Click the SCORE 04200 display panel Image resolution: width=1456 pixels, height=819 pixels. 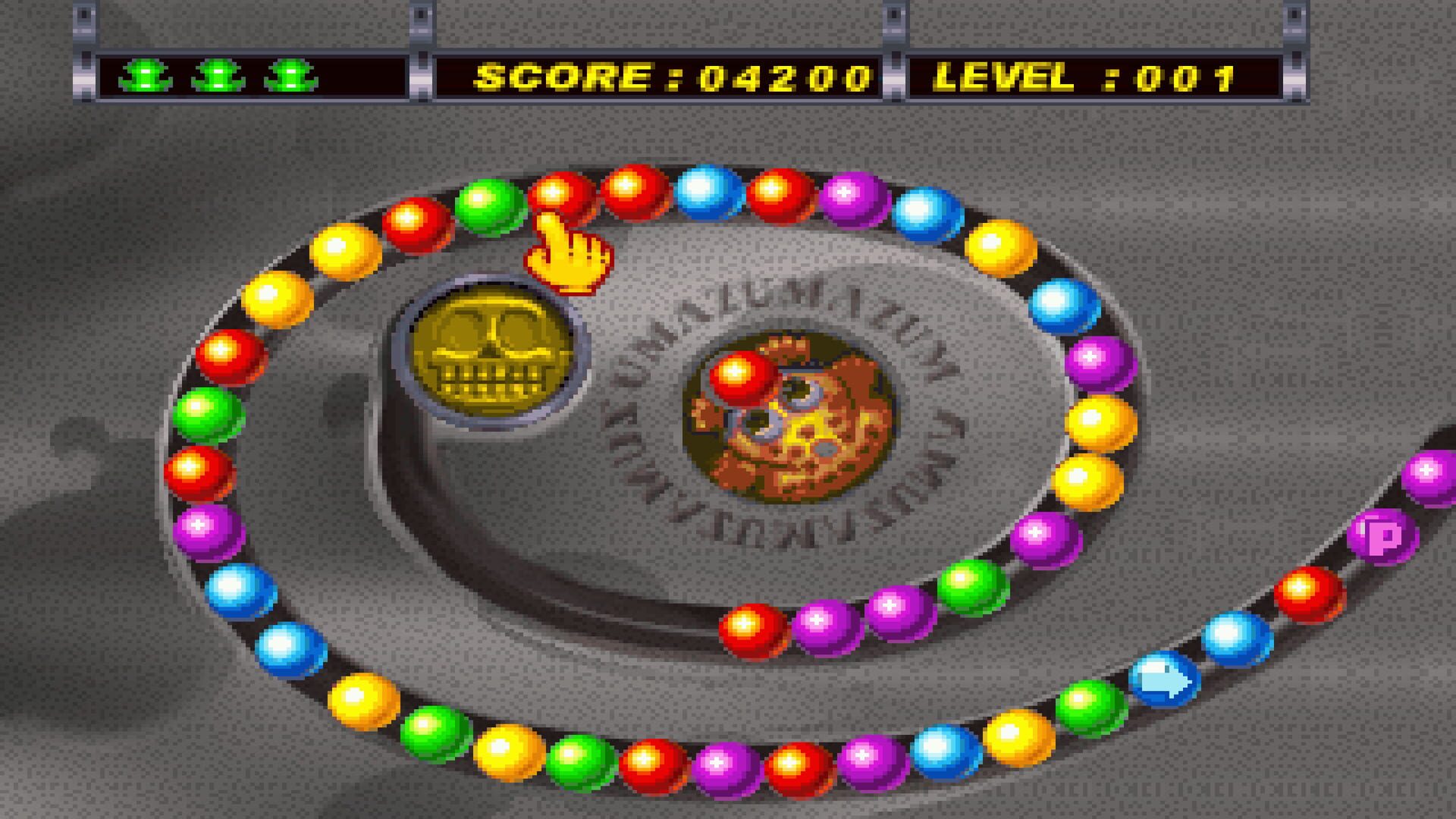(667, 74)
